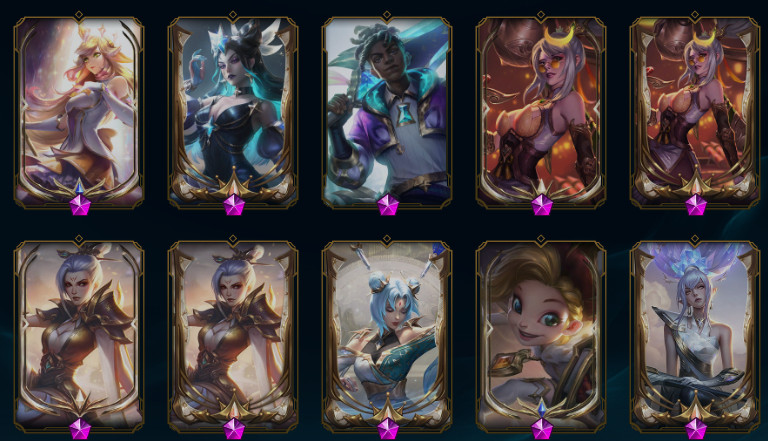The width and height of the screenshot is (768, 441).
Task: Choose the teal-haired woman in black dress card
Action: (233, 110)
